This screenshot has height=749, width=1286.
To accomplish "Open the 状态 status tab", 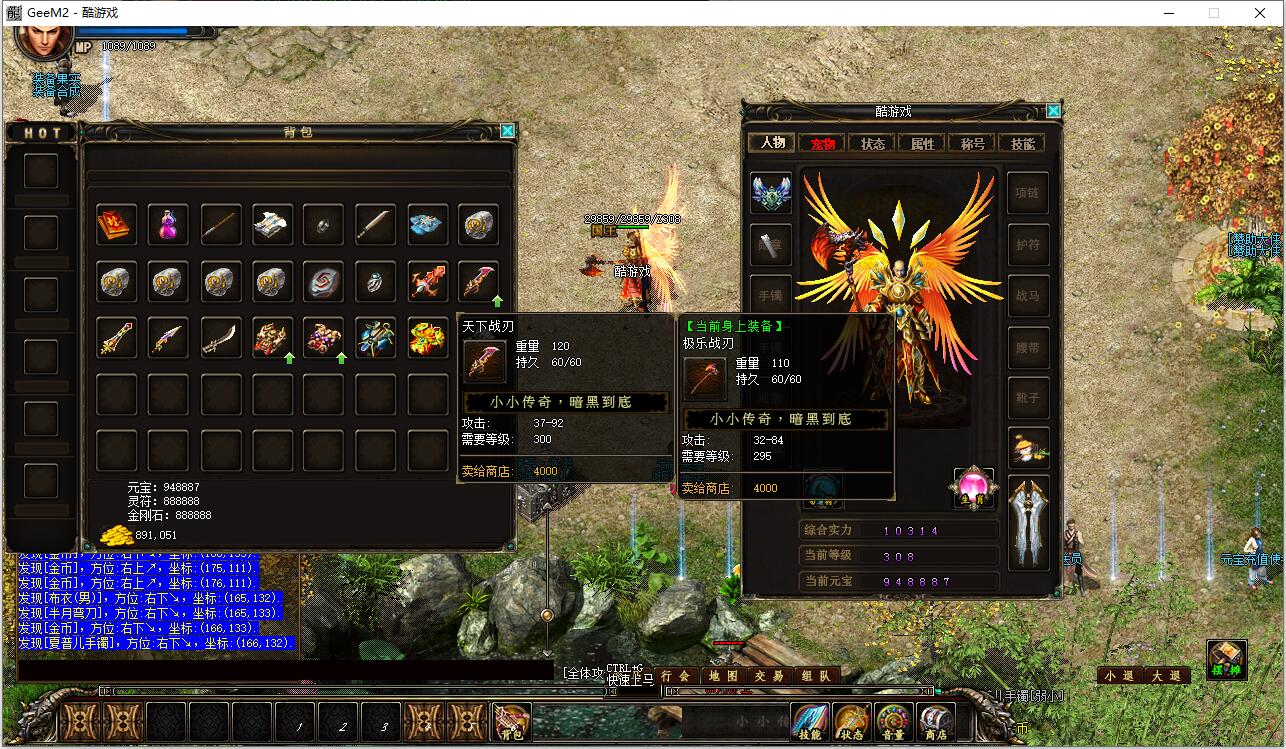I will [x=873, y=144].
